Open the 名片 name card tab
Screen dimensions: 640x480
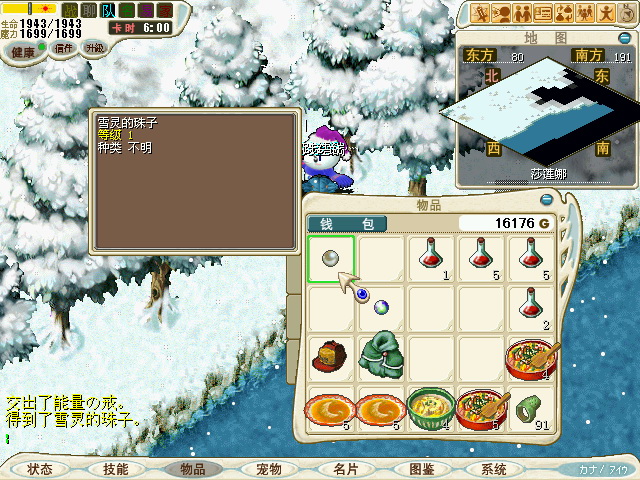(x=345, y=469)
